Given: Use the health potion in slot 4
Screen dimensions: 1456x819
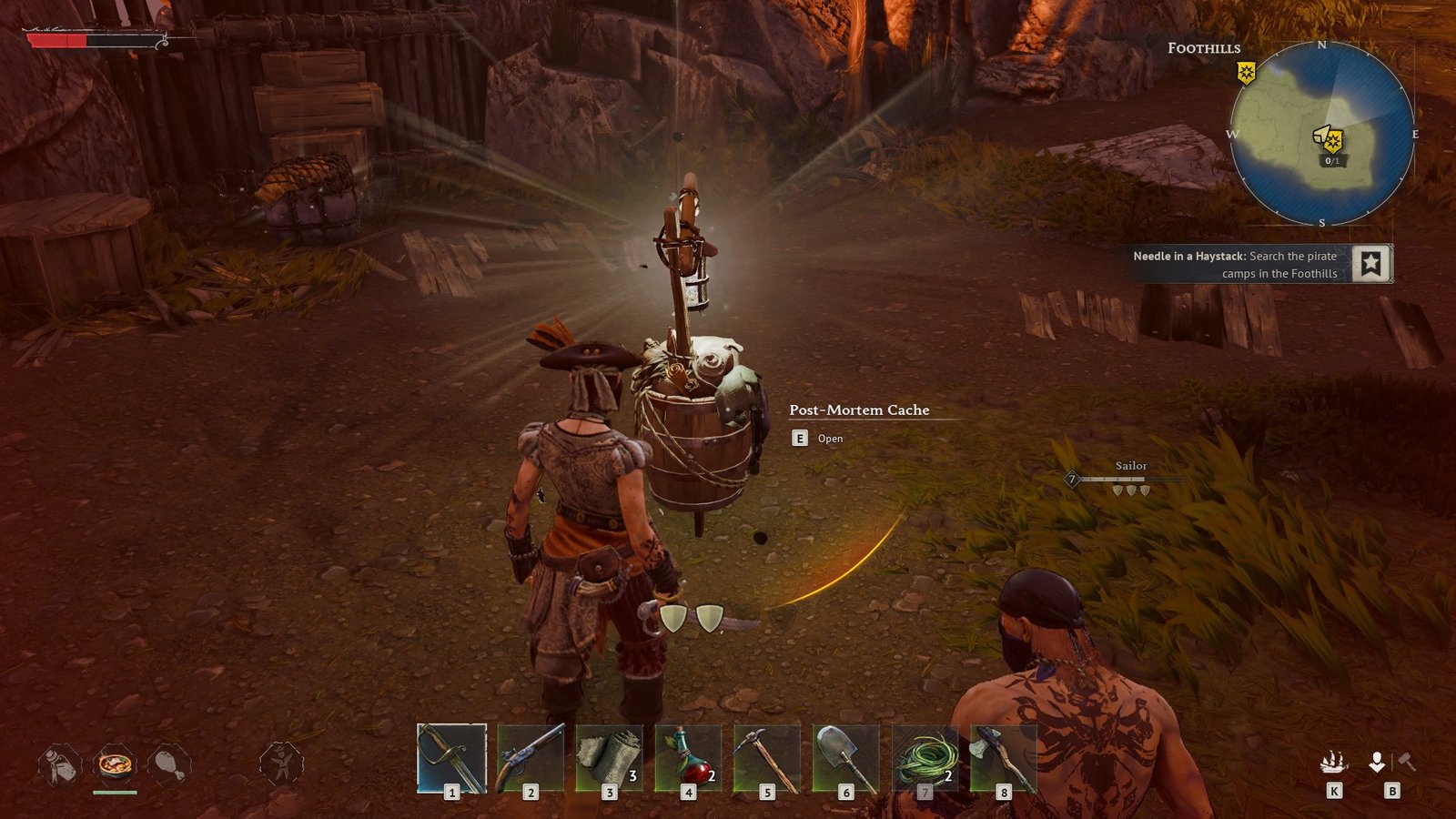Looking at the screenshot, I should pos(686,759).
